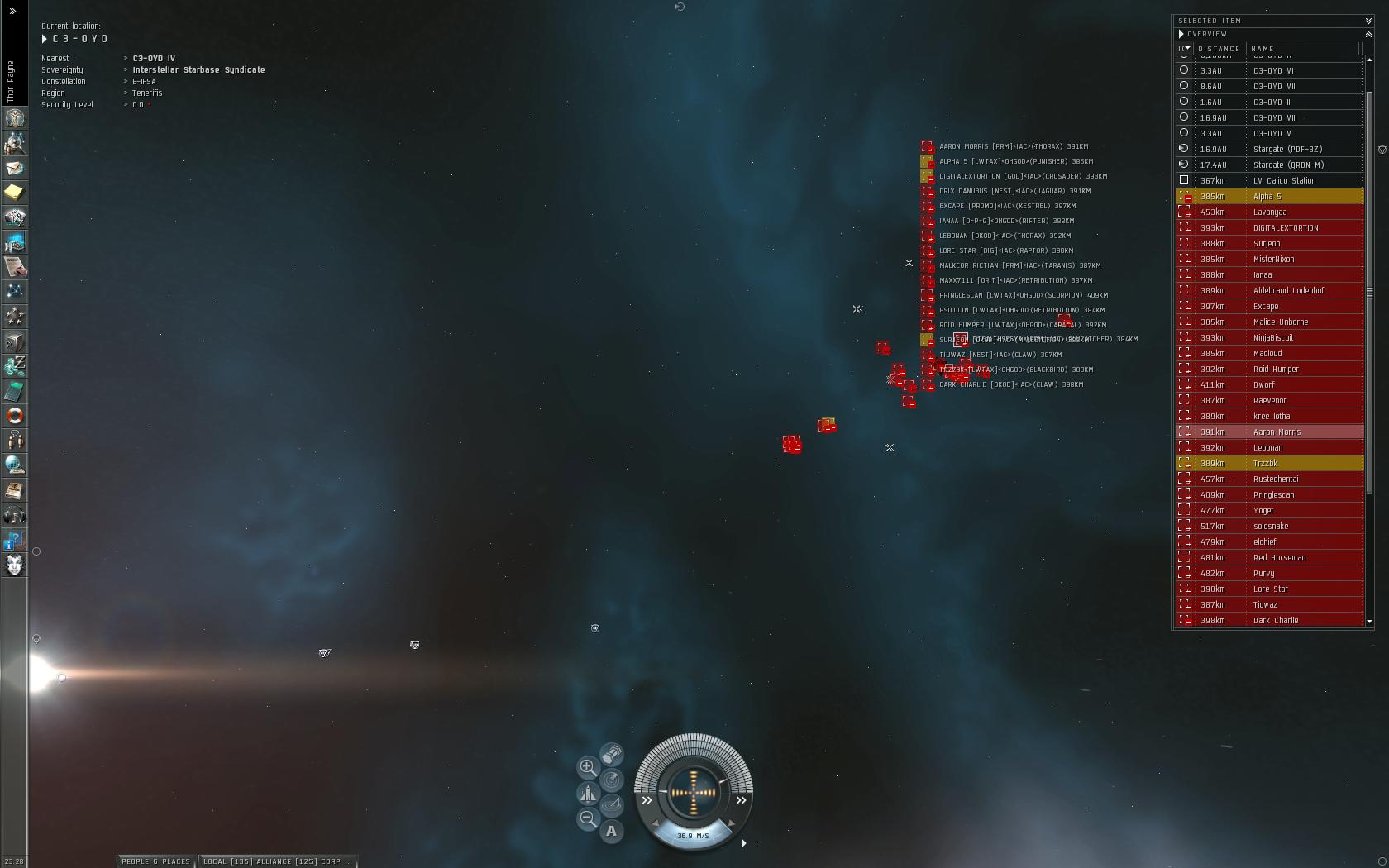The image size is (1389, 868).
Task: Sort overview by the Distance column
Action: tap(1218, 49)
